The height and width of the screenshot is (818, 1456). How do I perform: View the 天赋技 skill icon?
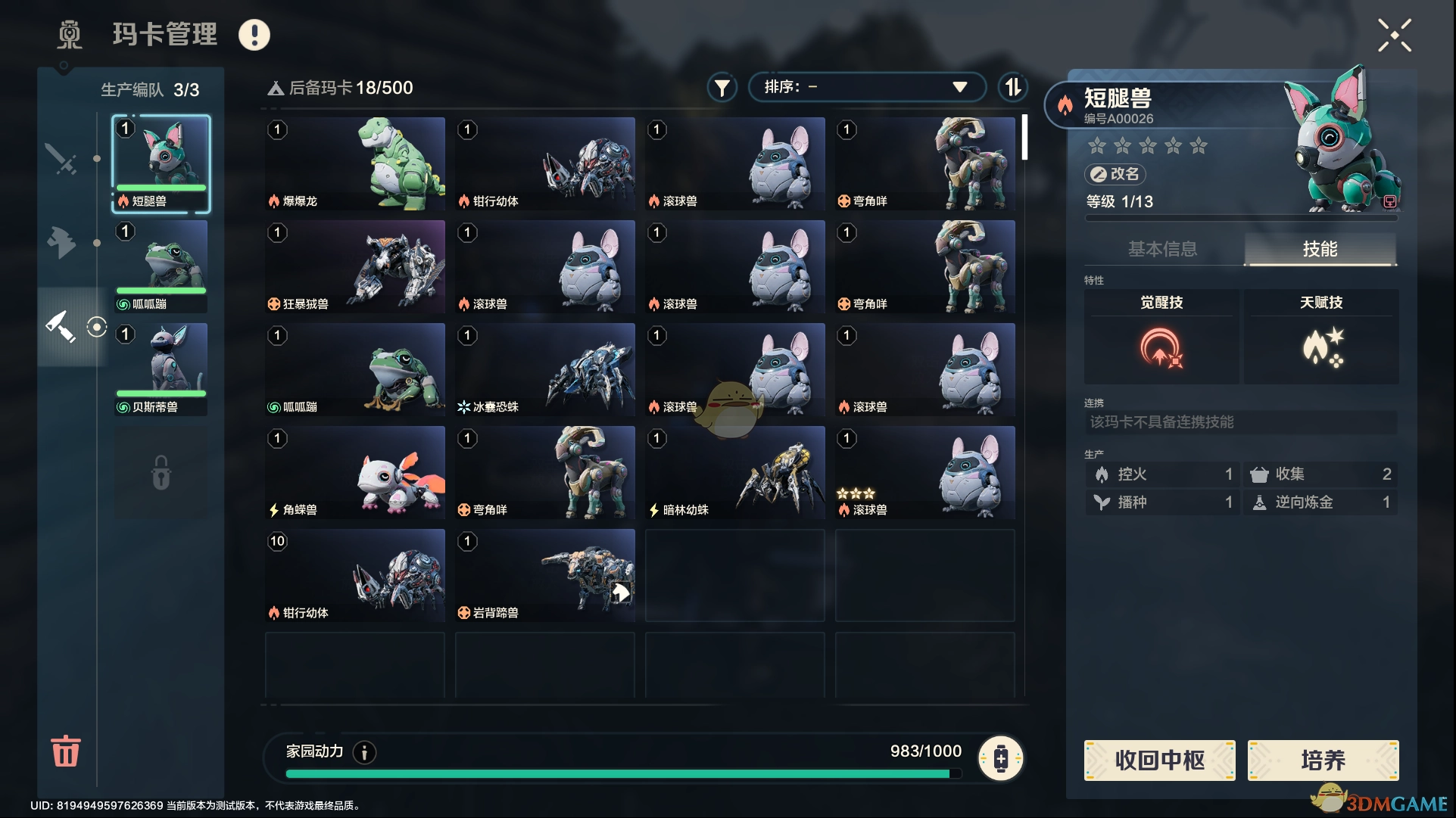point(1322,348)
